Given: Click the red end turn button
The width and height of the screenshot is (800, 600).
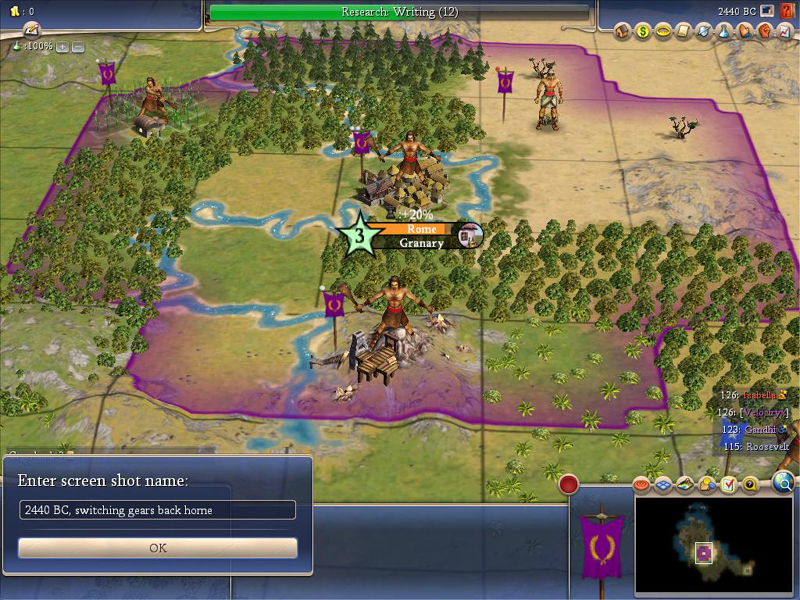Looking at the screenshot, I should pyautogui.click(x=569, y=485).
